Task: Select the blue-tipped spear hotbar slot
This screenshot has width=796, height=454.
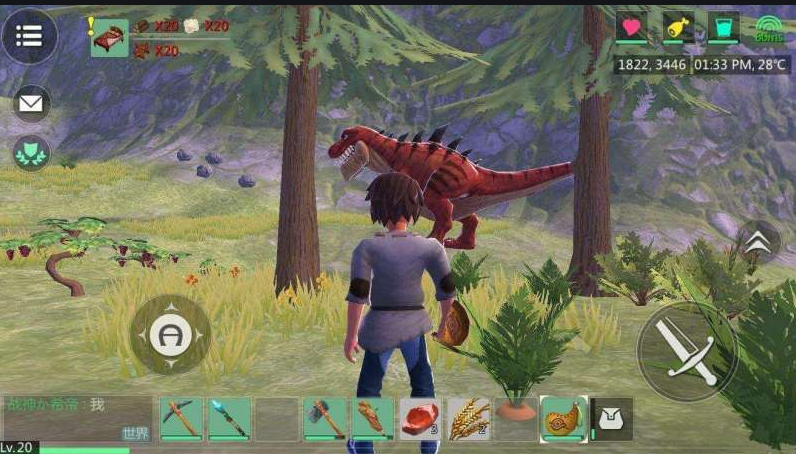Action: 229,418
